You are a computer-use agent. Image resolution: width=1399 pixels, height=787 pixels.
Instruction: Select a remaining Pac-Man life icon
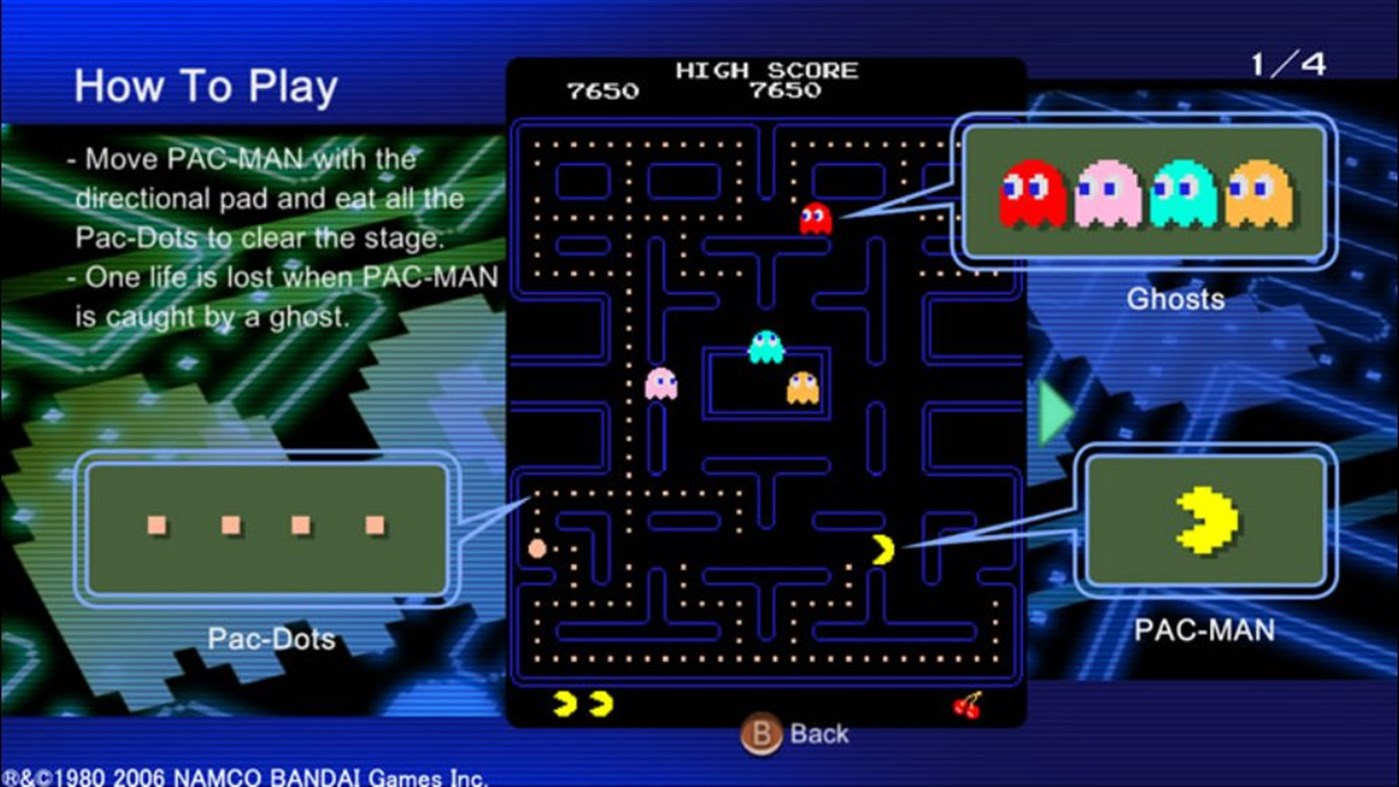tap(566, 704)
